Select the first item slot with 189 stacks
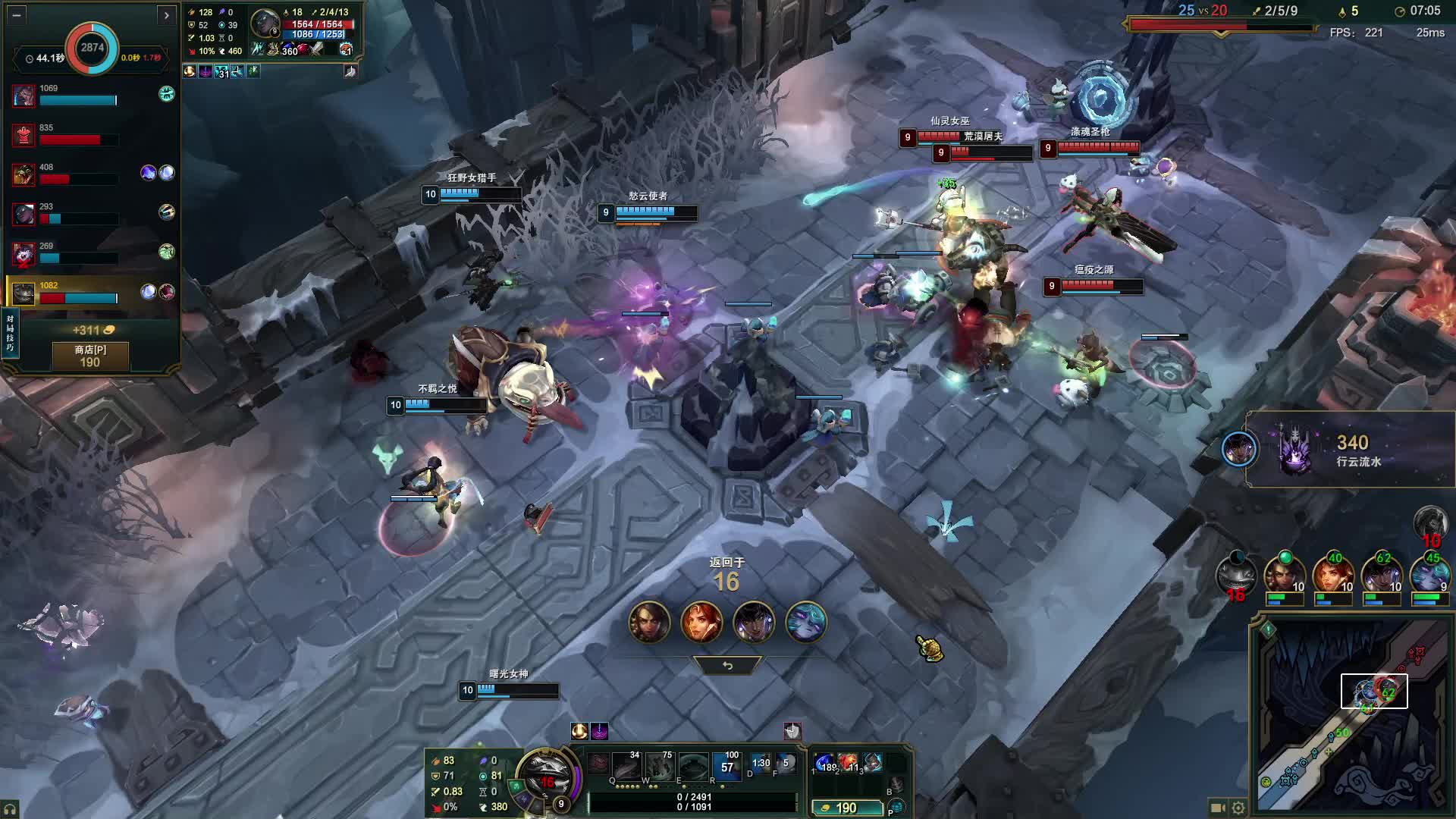The image size is (1456, 819). (x=824, y=762)
